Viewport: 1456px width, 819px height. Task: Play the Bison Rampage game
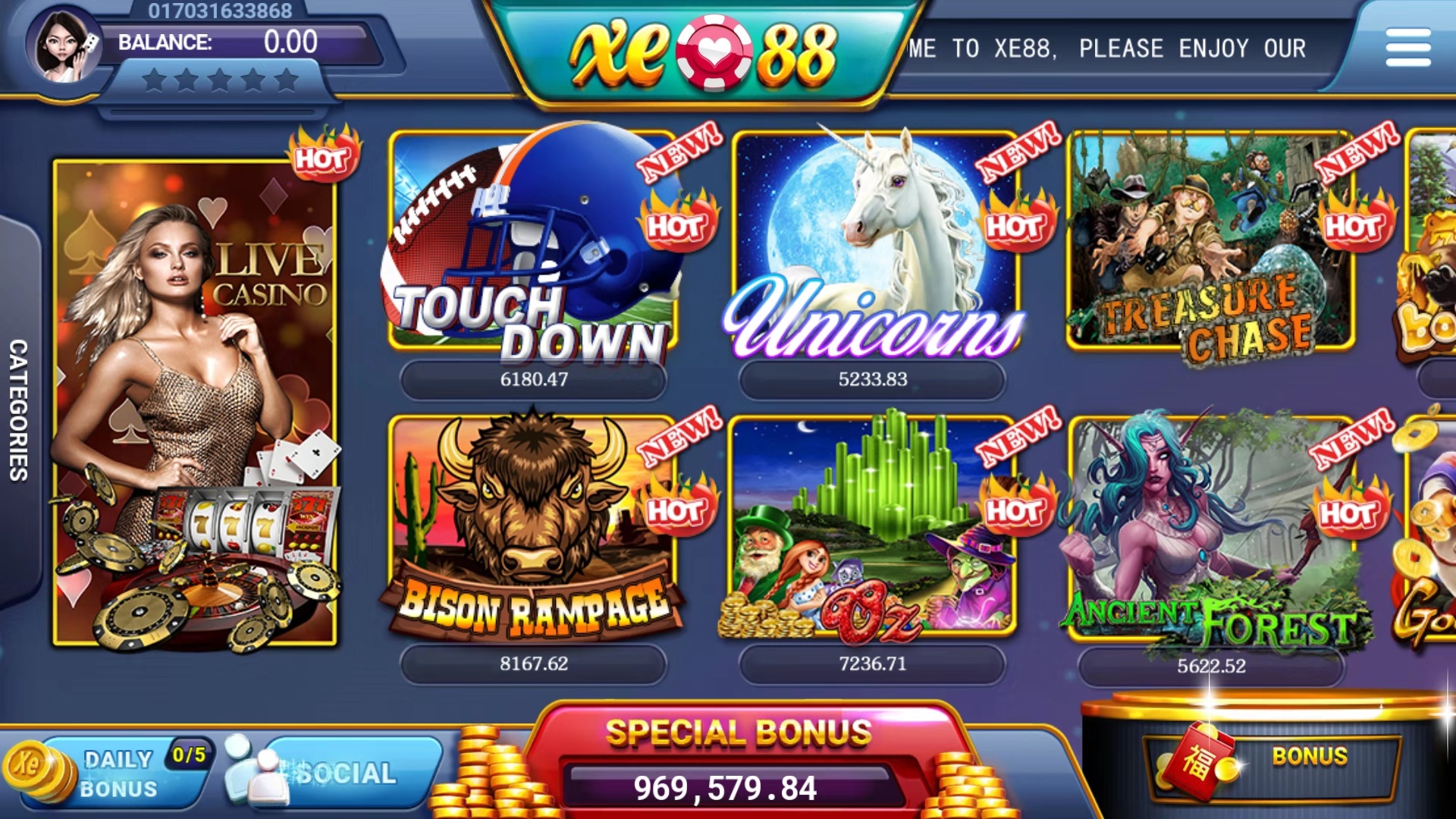(x=532, y=527)
